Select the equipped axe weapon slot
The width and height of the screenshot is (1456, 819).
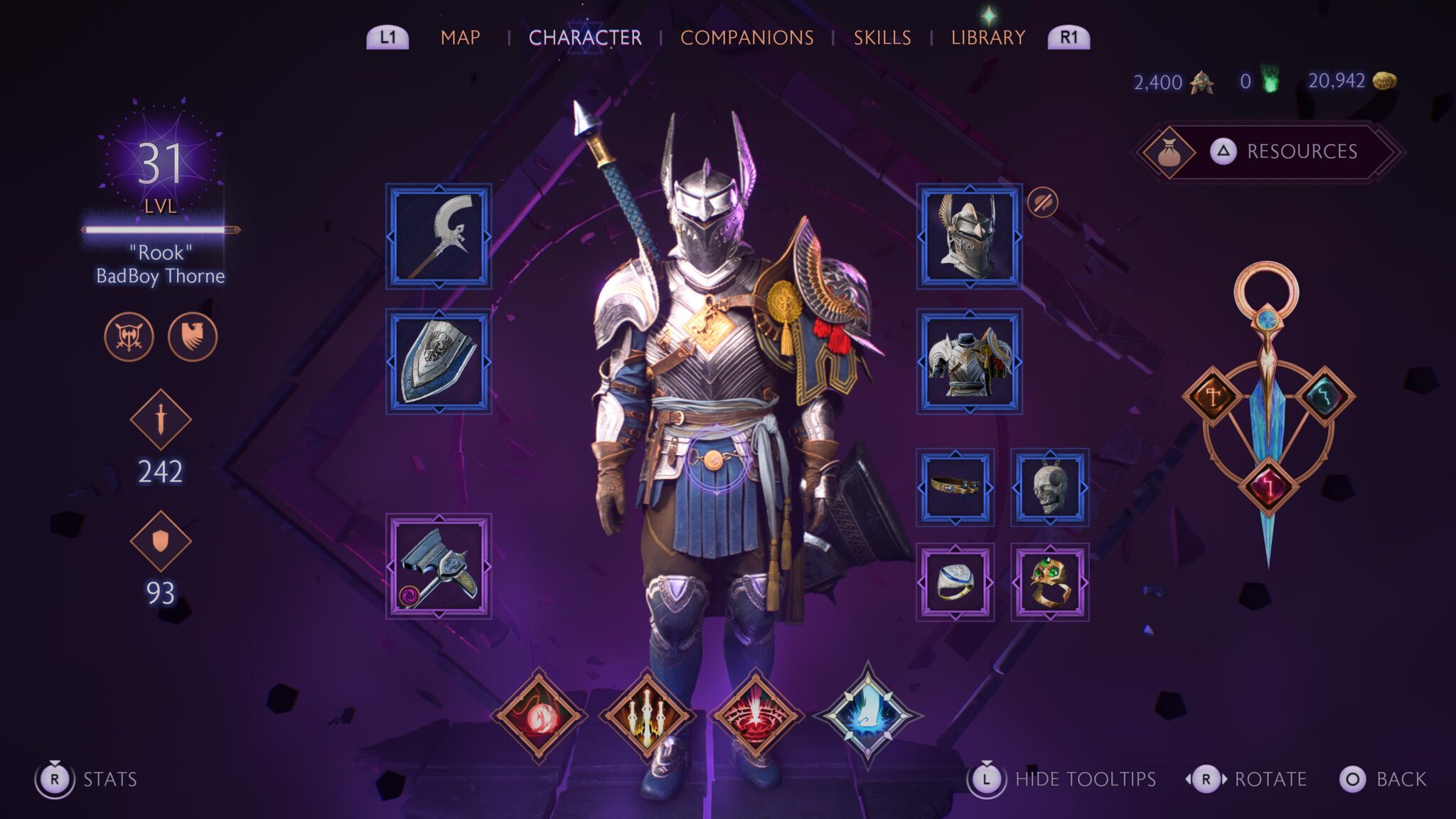coord(439,237)
